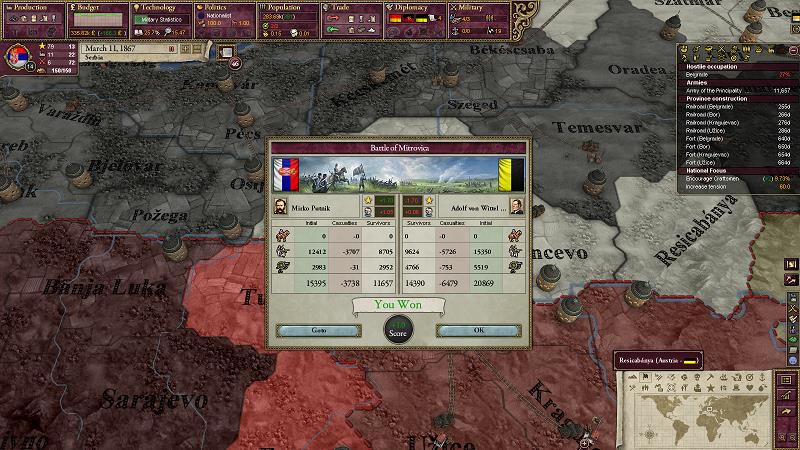Open the Military tab

click(479, 7)
